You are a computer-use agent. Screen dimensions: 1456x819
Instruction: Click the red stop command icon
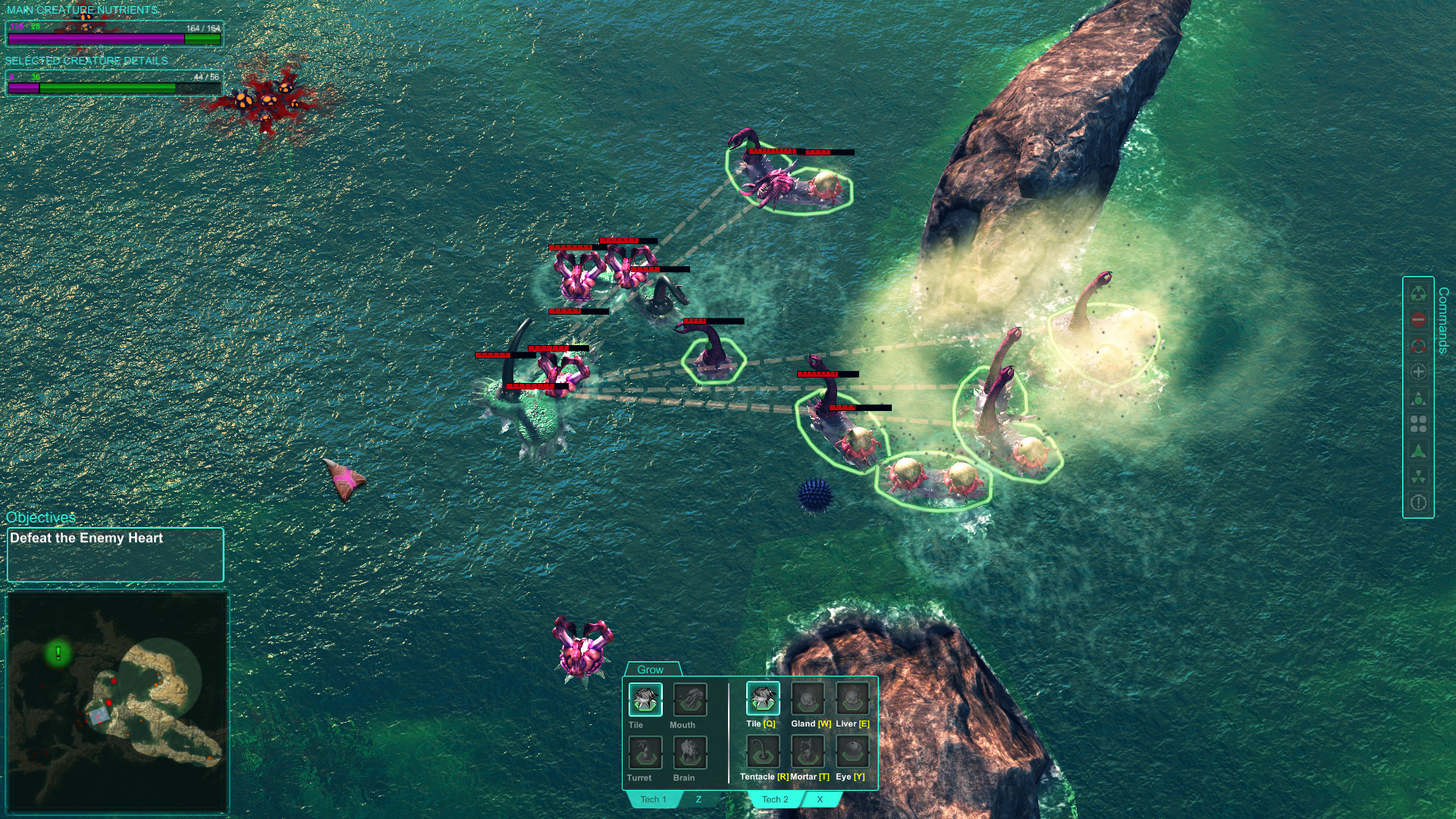coord(1417,318)
